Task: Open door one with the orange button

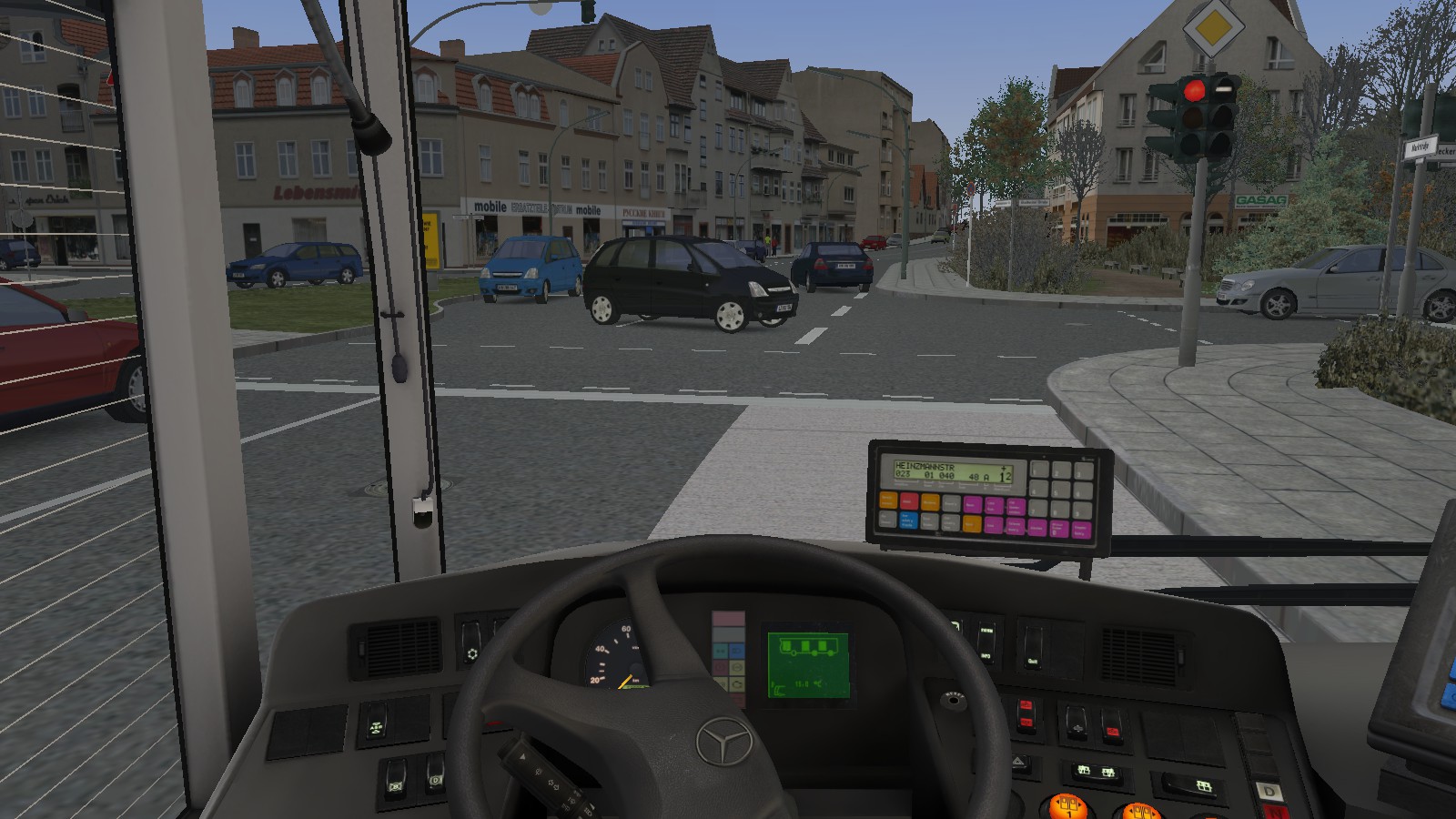Action: pyautogui.click(x=1067, y=806)
